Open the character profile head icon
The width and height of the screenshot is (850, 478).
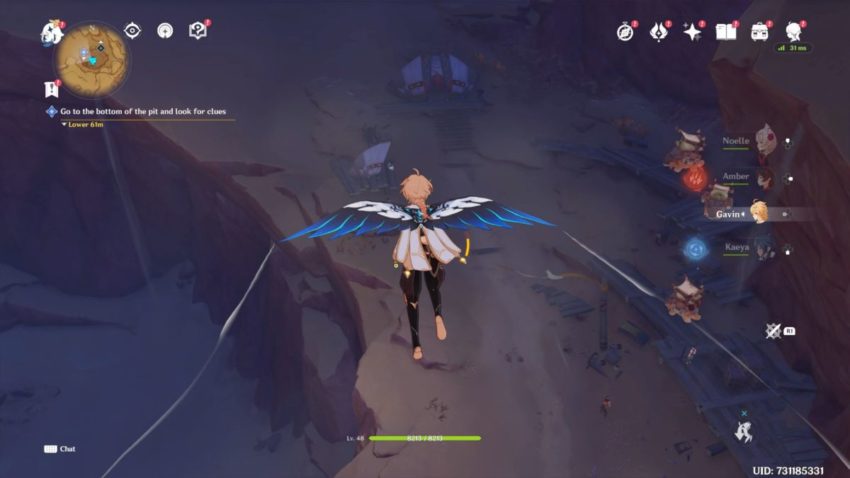(794, 32)
